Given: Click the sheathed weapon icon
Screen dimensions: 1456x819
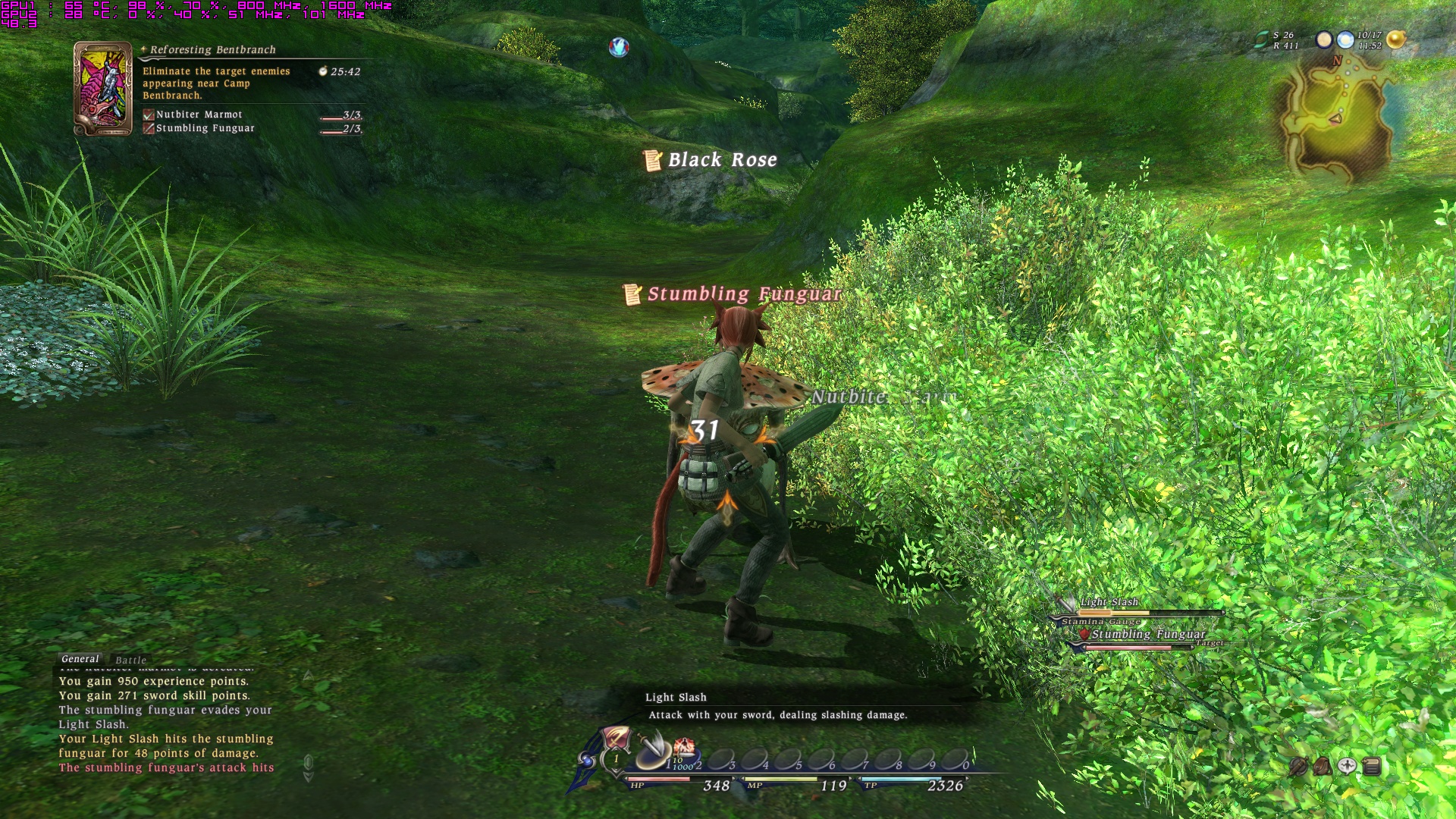Looking at the screenshot, I should (x=1298, y=767).
